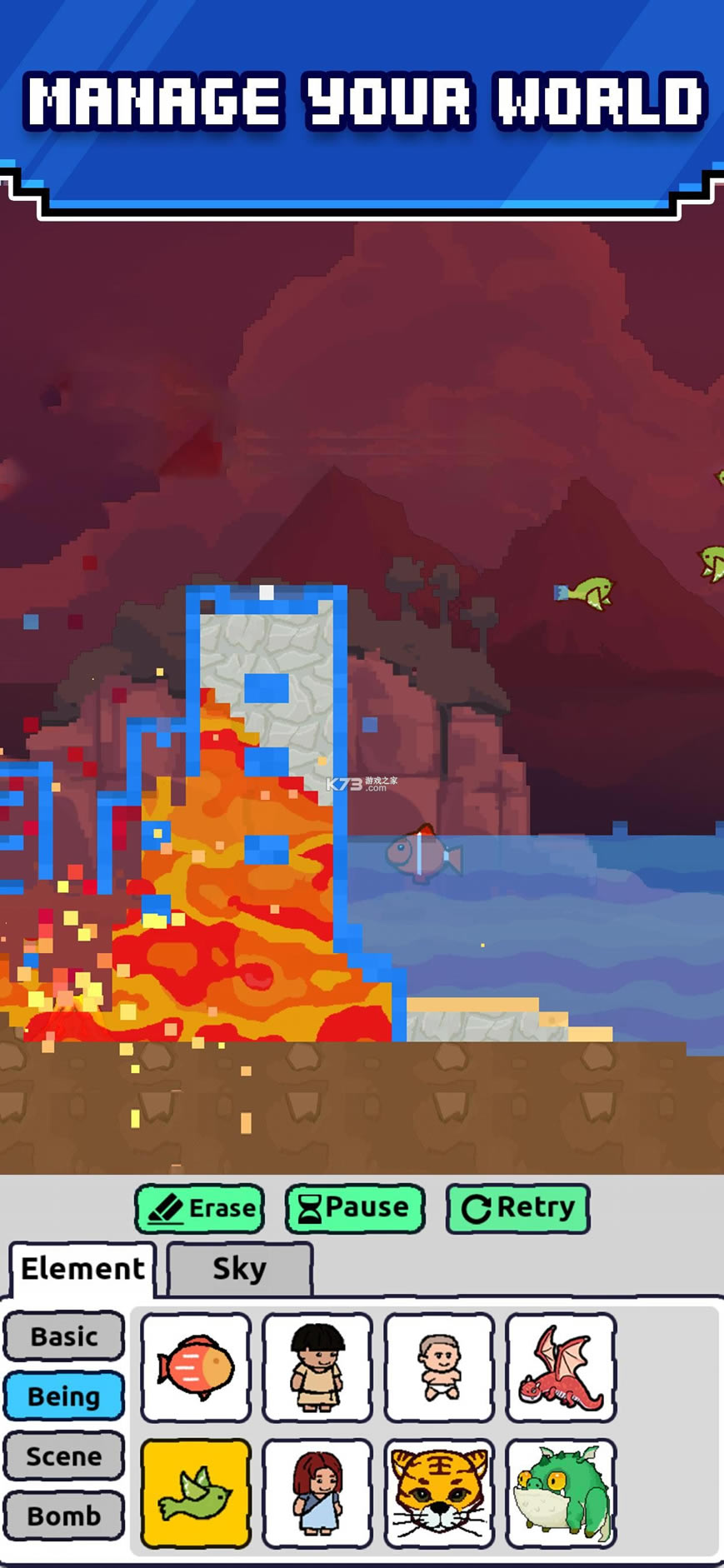
Task: Select the tiger face tile
Action: coord(439,1494)
